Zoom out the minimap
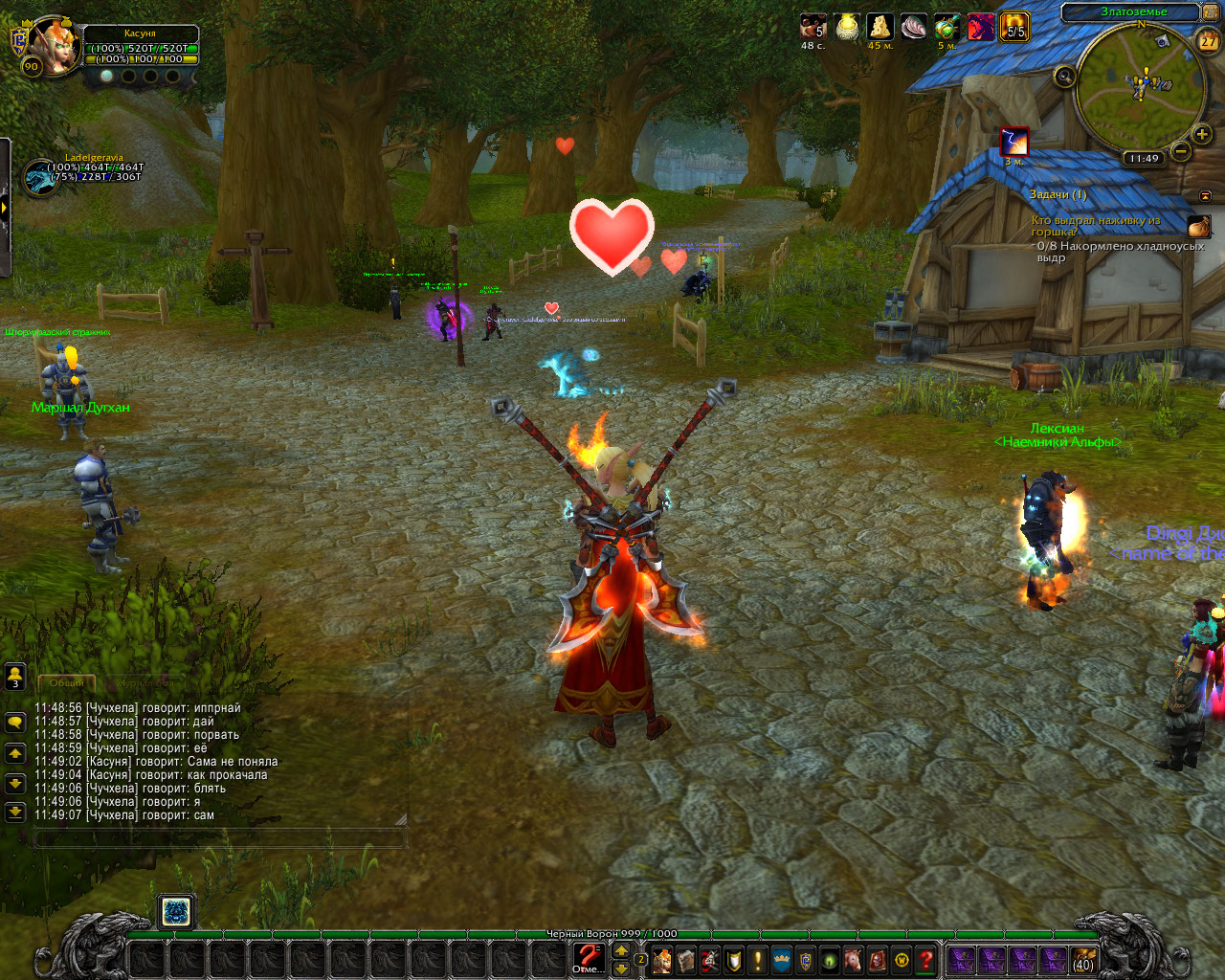This screenshot has width=1225, height=980. coord(1181,151)
